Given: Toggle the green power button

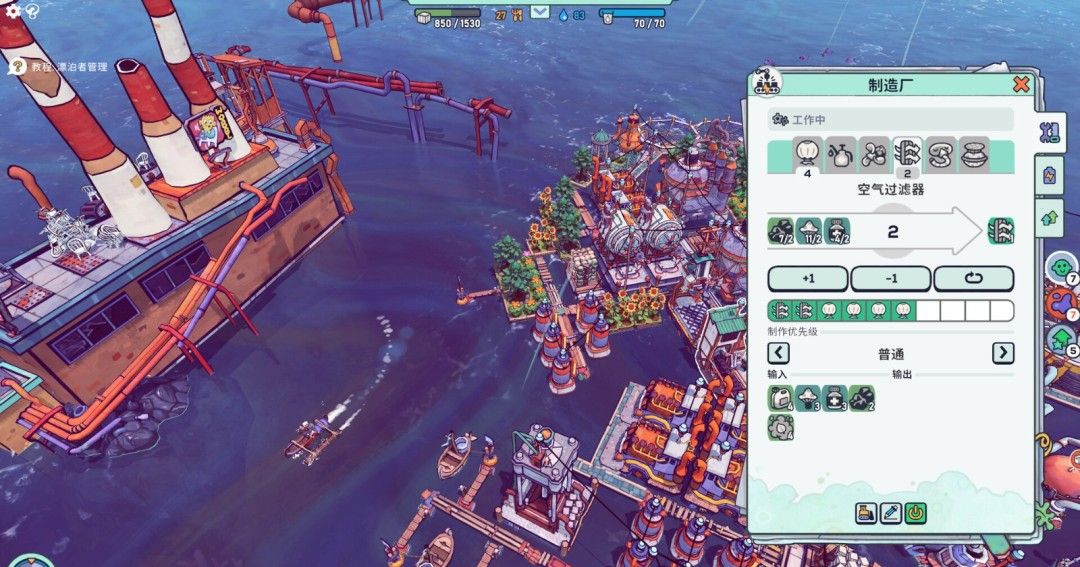Looking at the screenshot, I should (916, 514).
